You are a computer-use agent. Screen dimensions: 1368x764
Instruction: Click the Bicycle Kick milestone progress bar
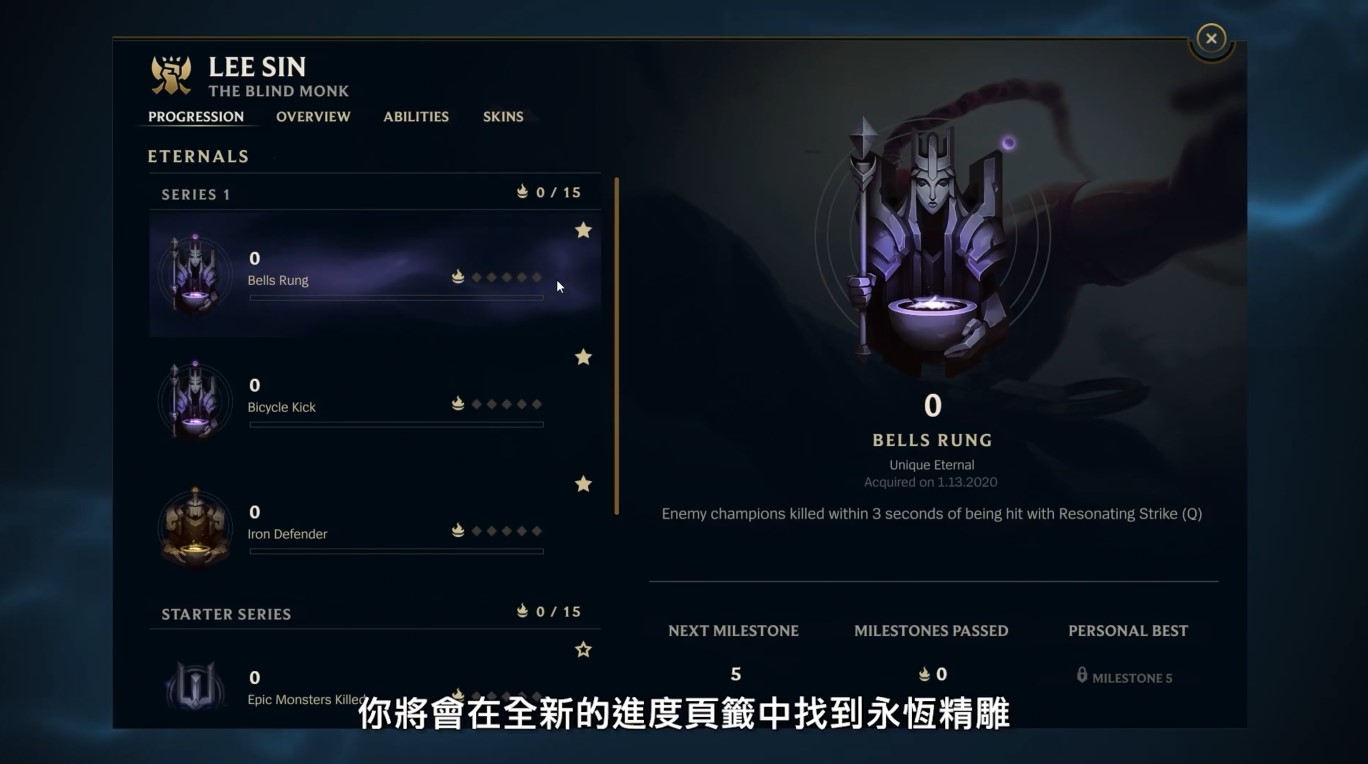pos(395,424)
